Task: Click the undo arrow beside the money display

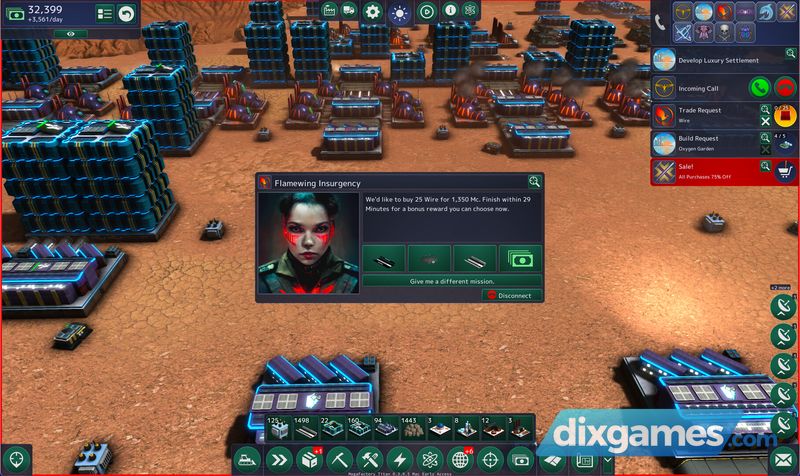Action: click(x=126, y=13)
